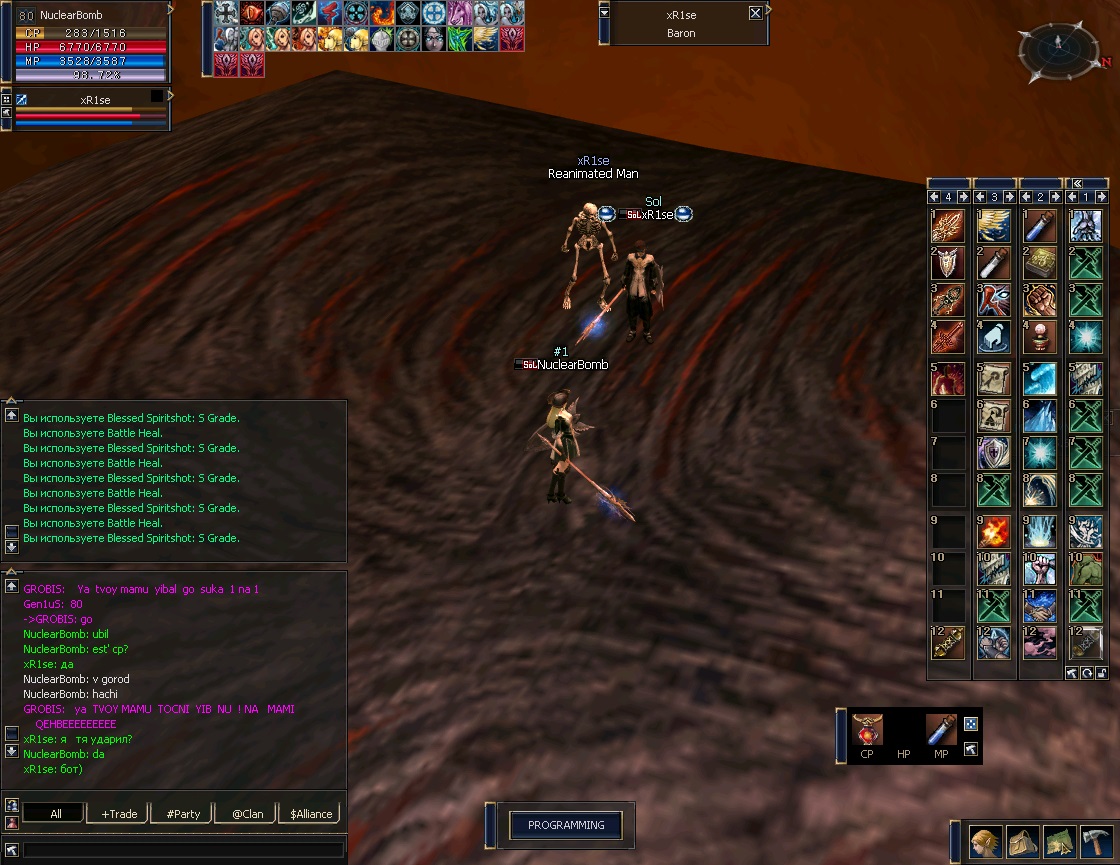Open the hammer system menu icon

(x=1097, y=842)
